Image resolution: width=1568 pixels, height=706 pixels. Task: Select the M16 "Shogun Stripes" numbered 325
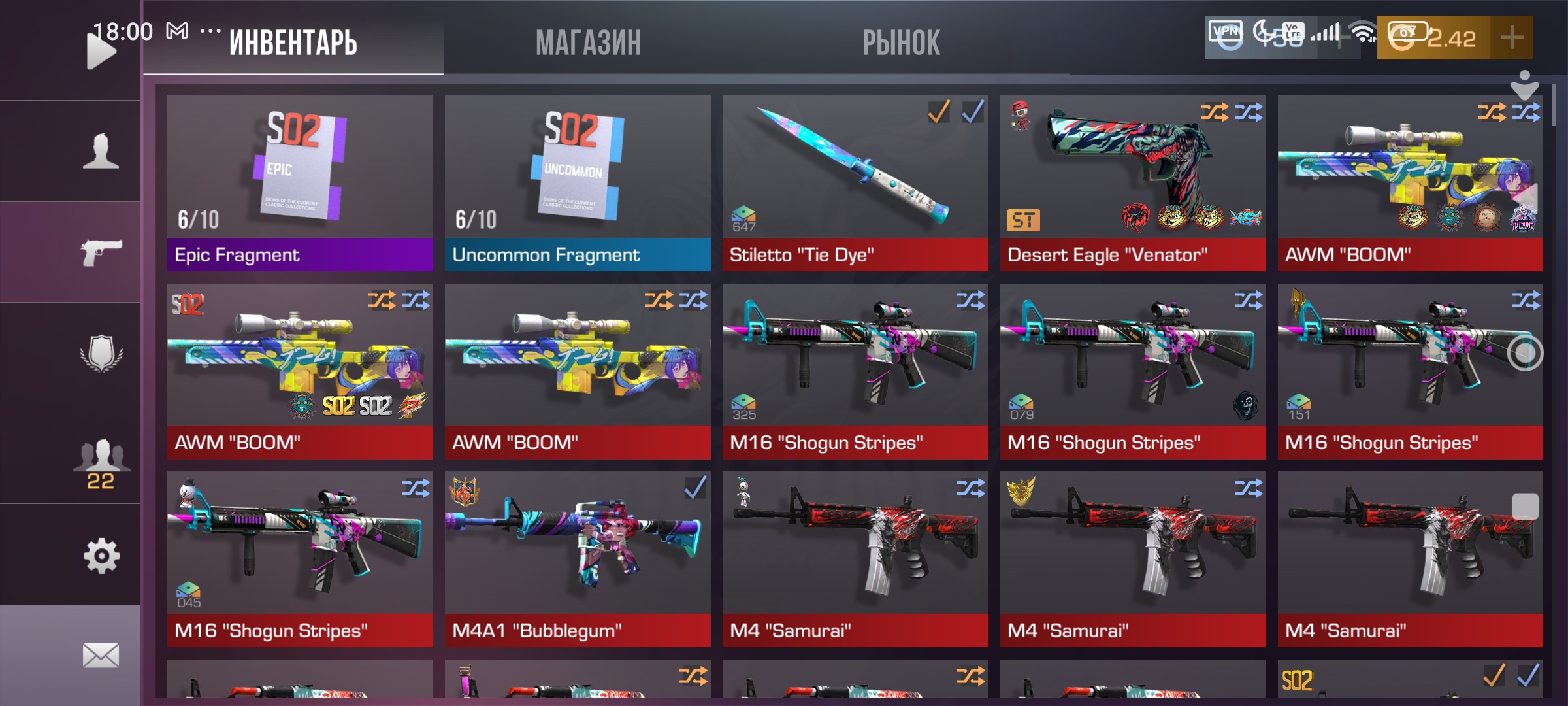[x=855, y=371]
